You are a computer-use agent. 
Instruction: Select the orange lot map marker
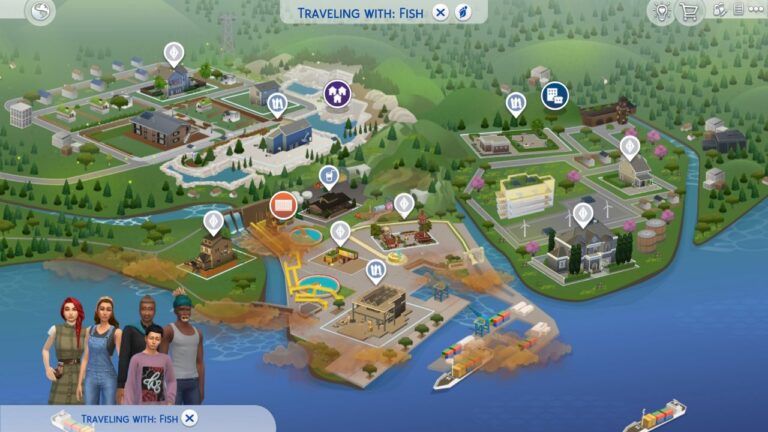click(282, 205)
